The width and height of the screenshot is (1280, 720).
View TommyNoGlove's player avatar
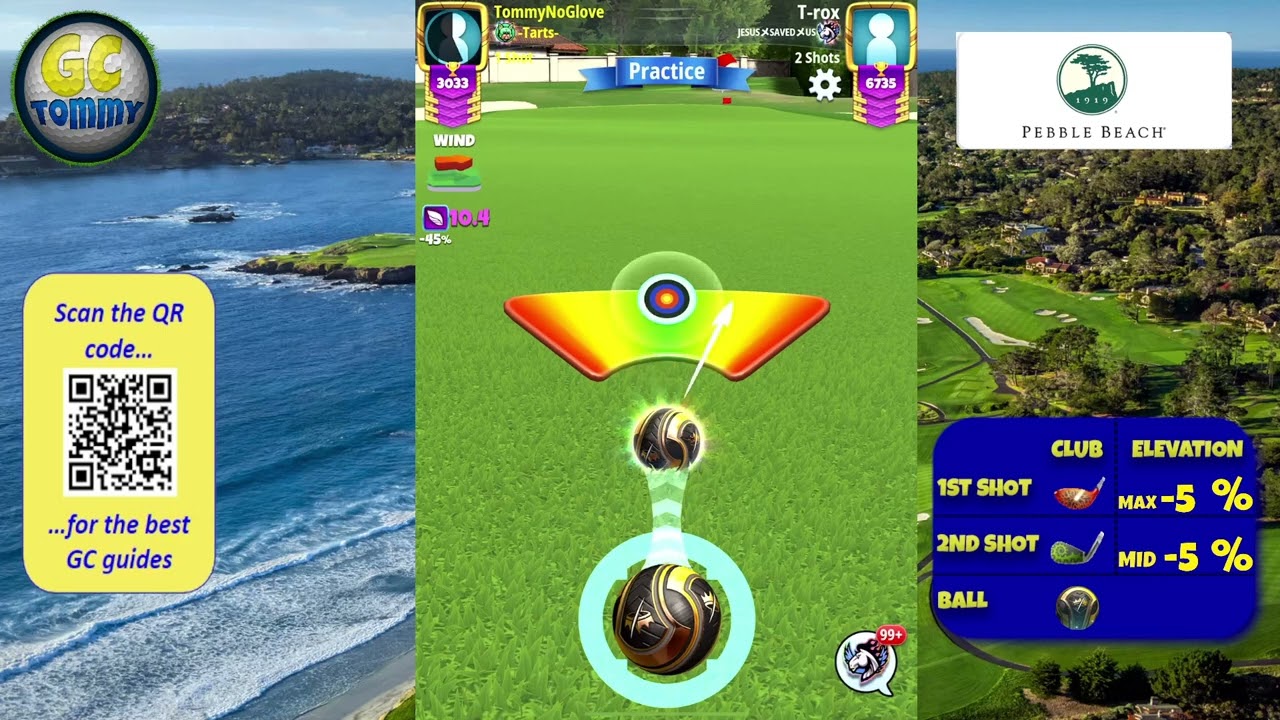click(453, 36)
